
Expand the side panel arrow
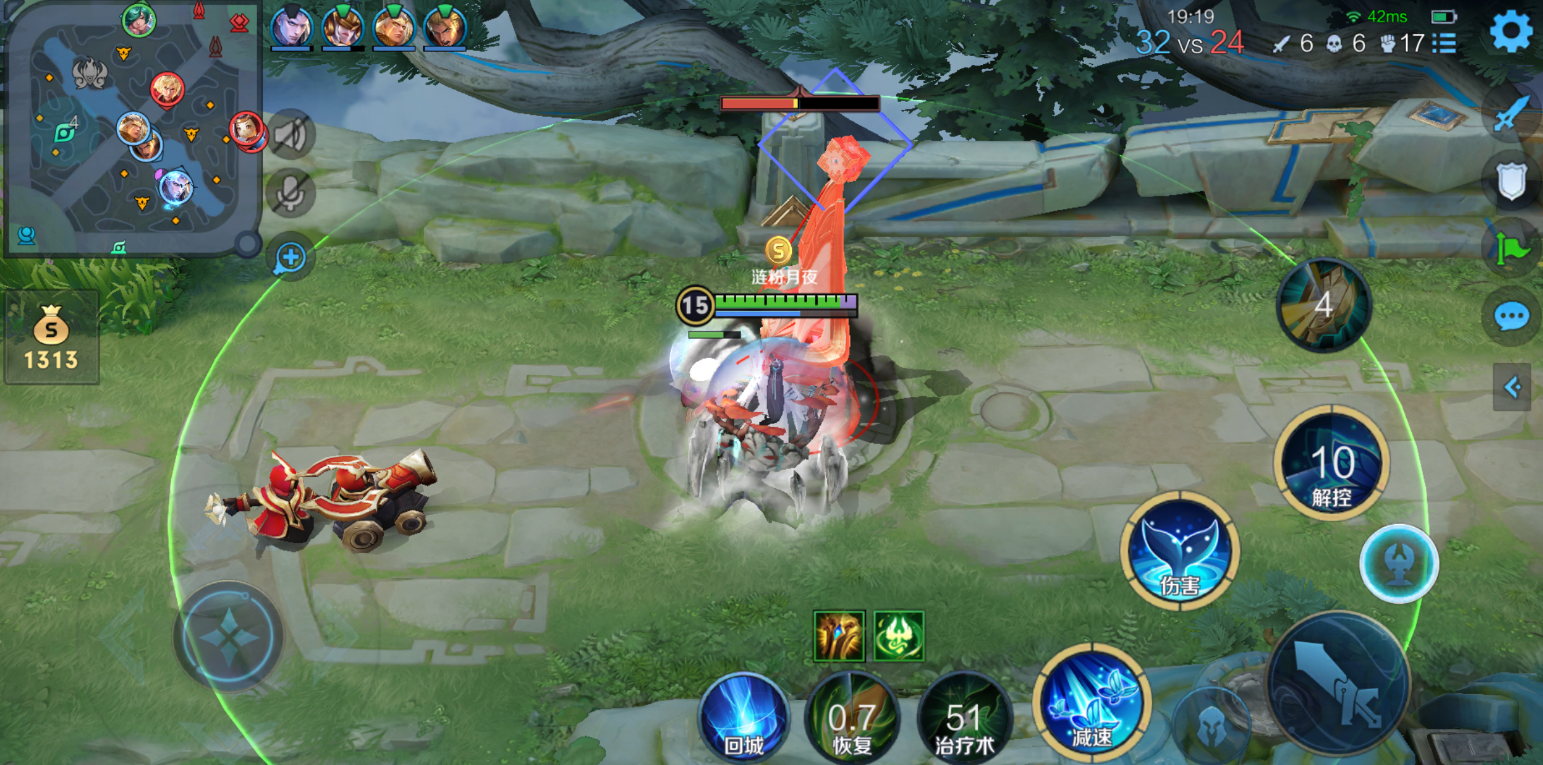point(1512,387)
